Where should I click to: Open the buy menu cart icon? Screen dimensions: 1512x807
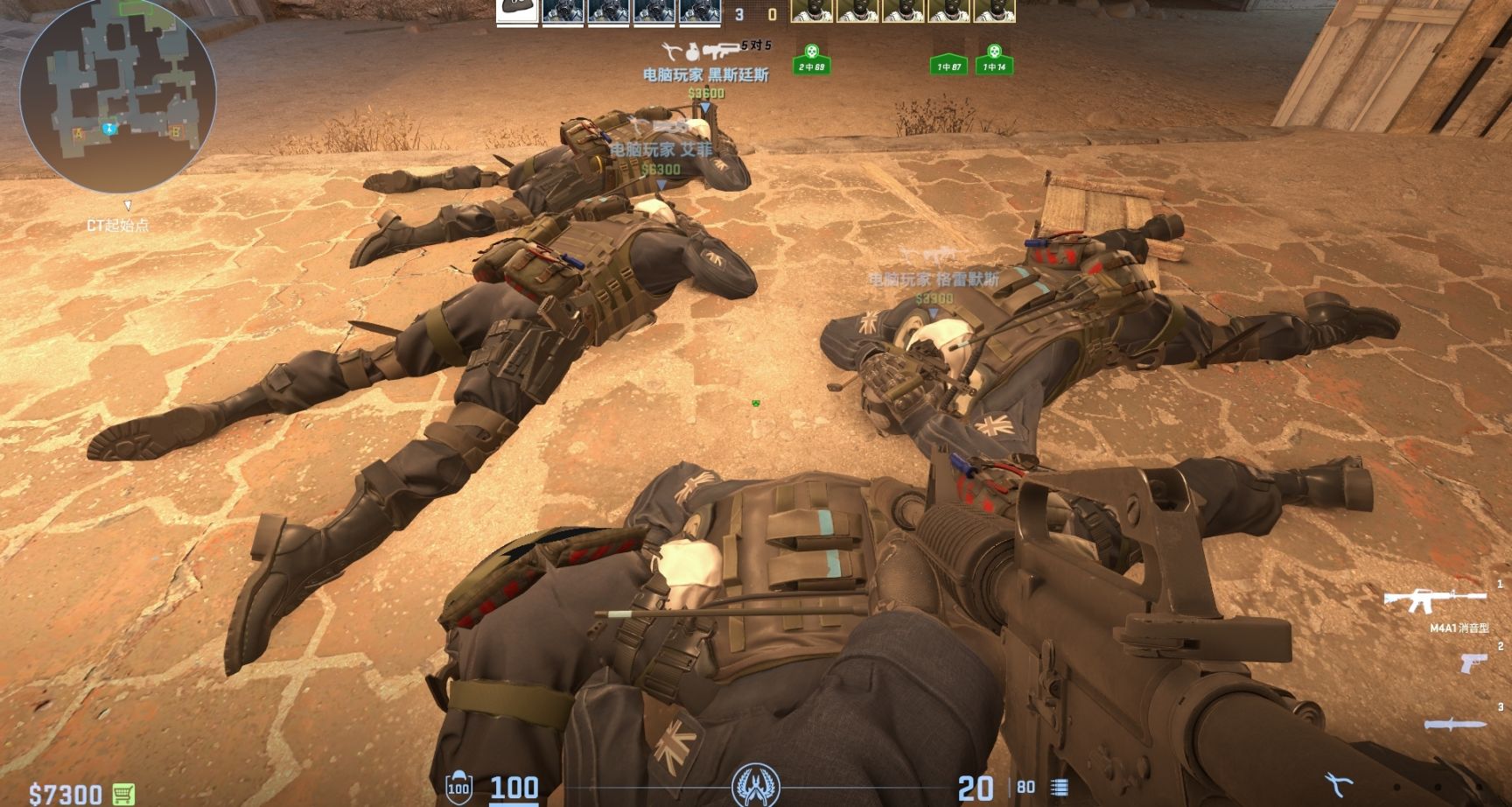click(x=124, y=793)
